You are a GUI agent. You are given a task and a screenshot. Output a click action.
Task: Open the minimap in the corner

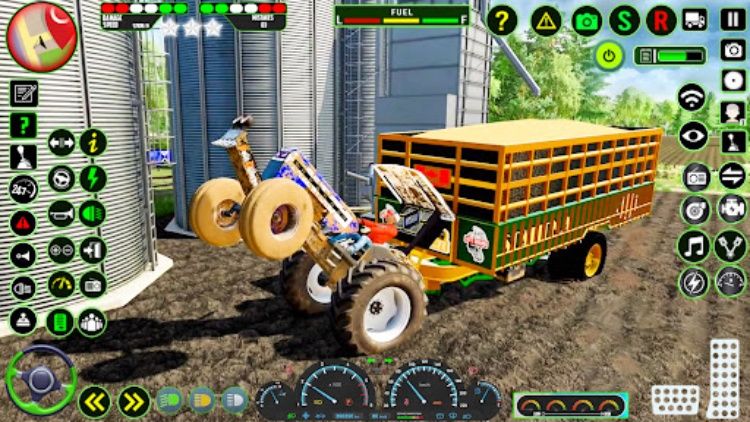[x=42, y=36]
